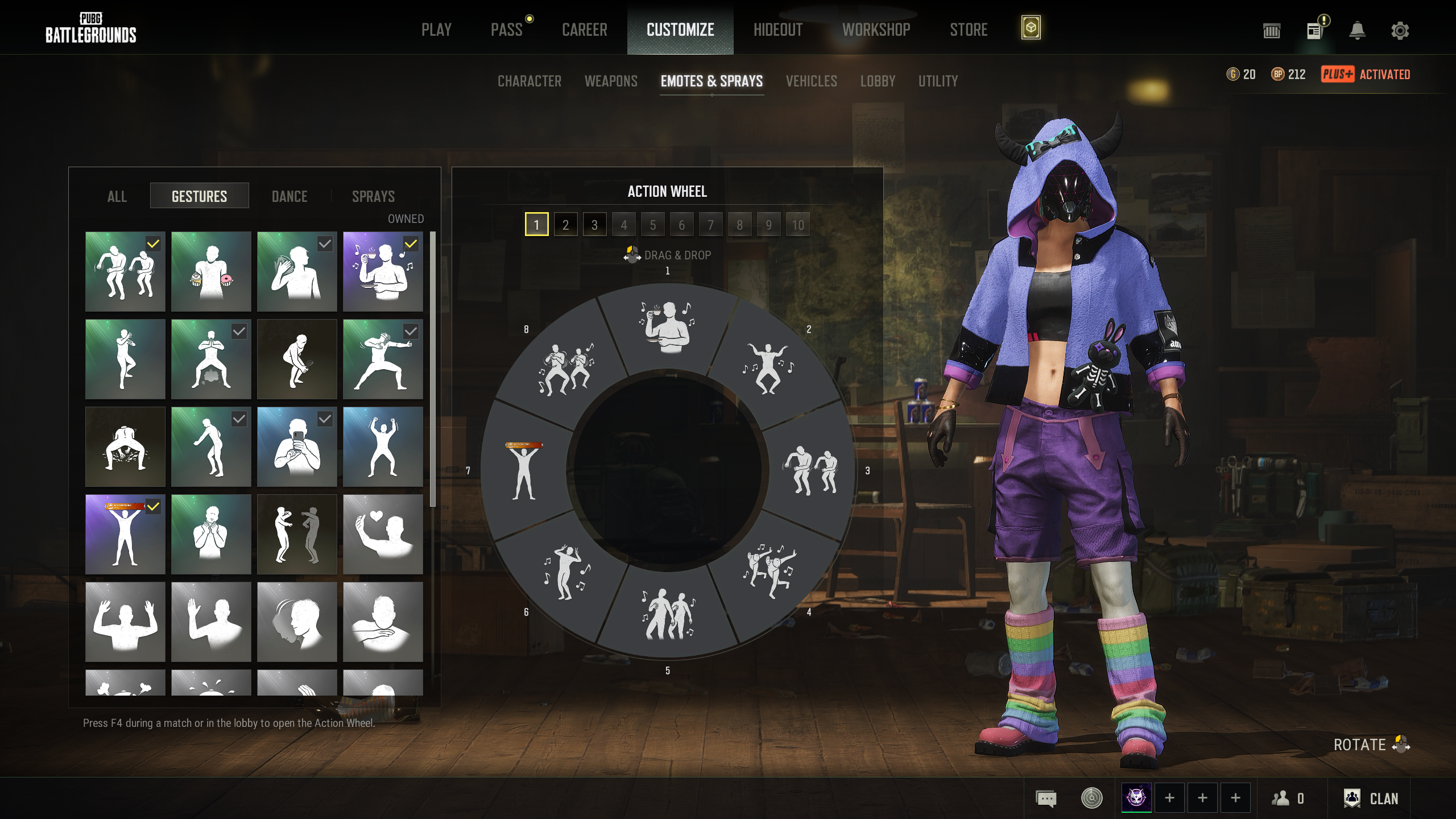Show the Vehicles tab

click(x=811, y=81)
